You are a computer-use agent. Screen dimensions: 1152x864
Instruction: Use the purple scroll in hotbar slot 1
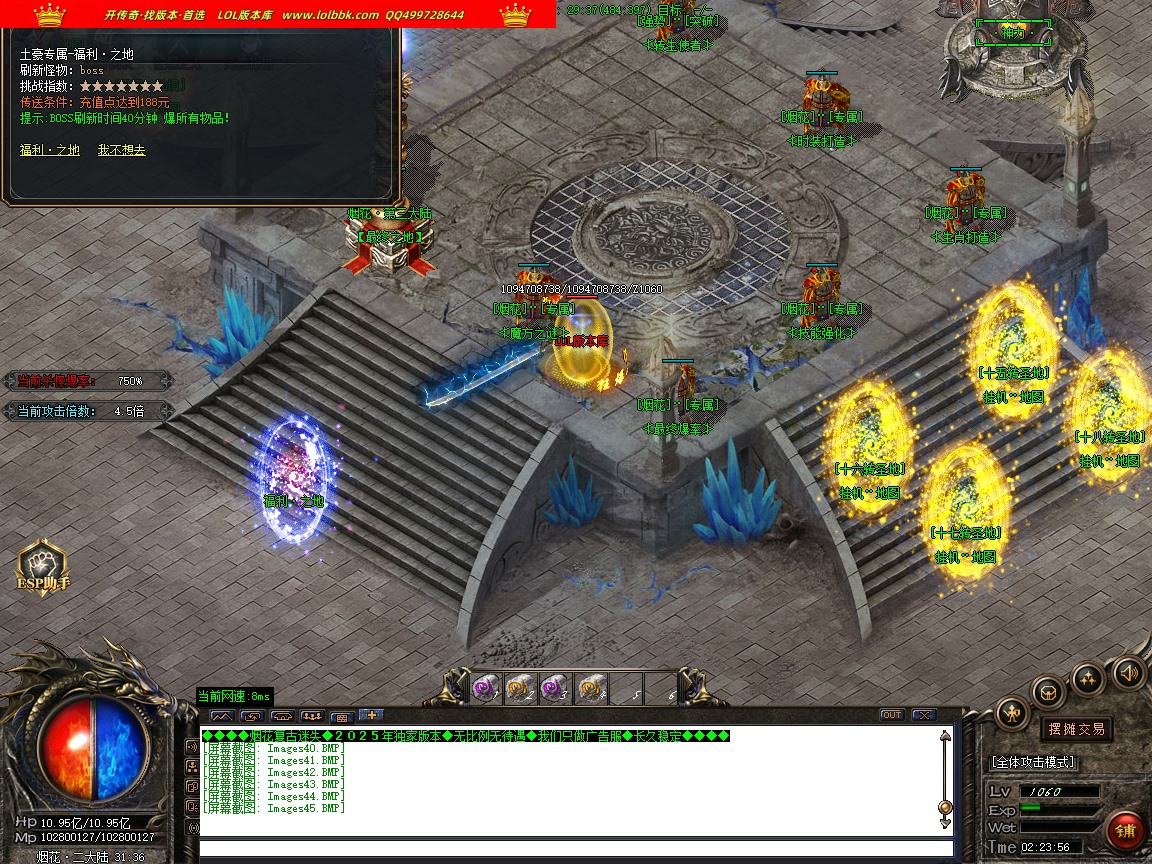485,687
